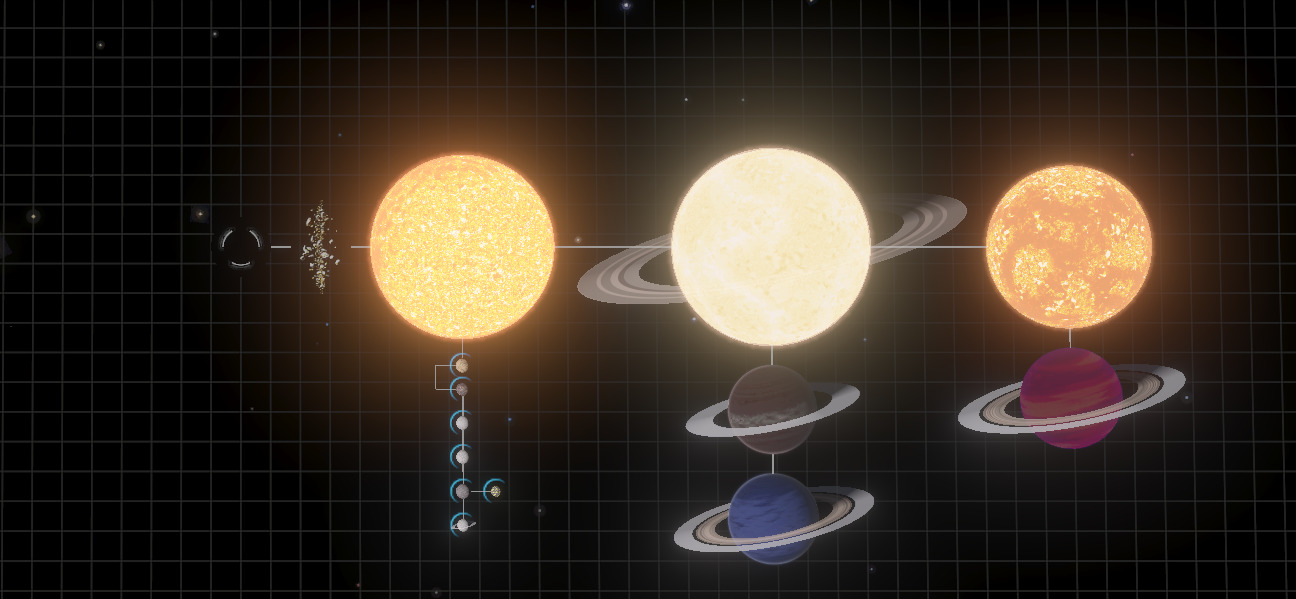1296x599 pixels.
Task: Select the magenta ringed gas giant
Action: click(1070, 397)
